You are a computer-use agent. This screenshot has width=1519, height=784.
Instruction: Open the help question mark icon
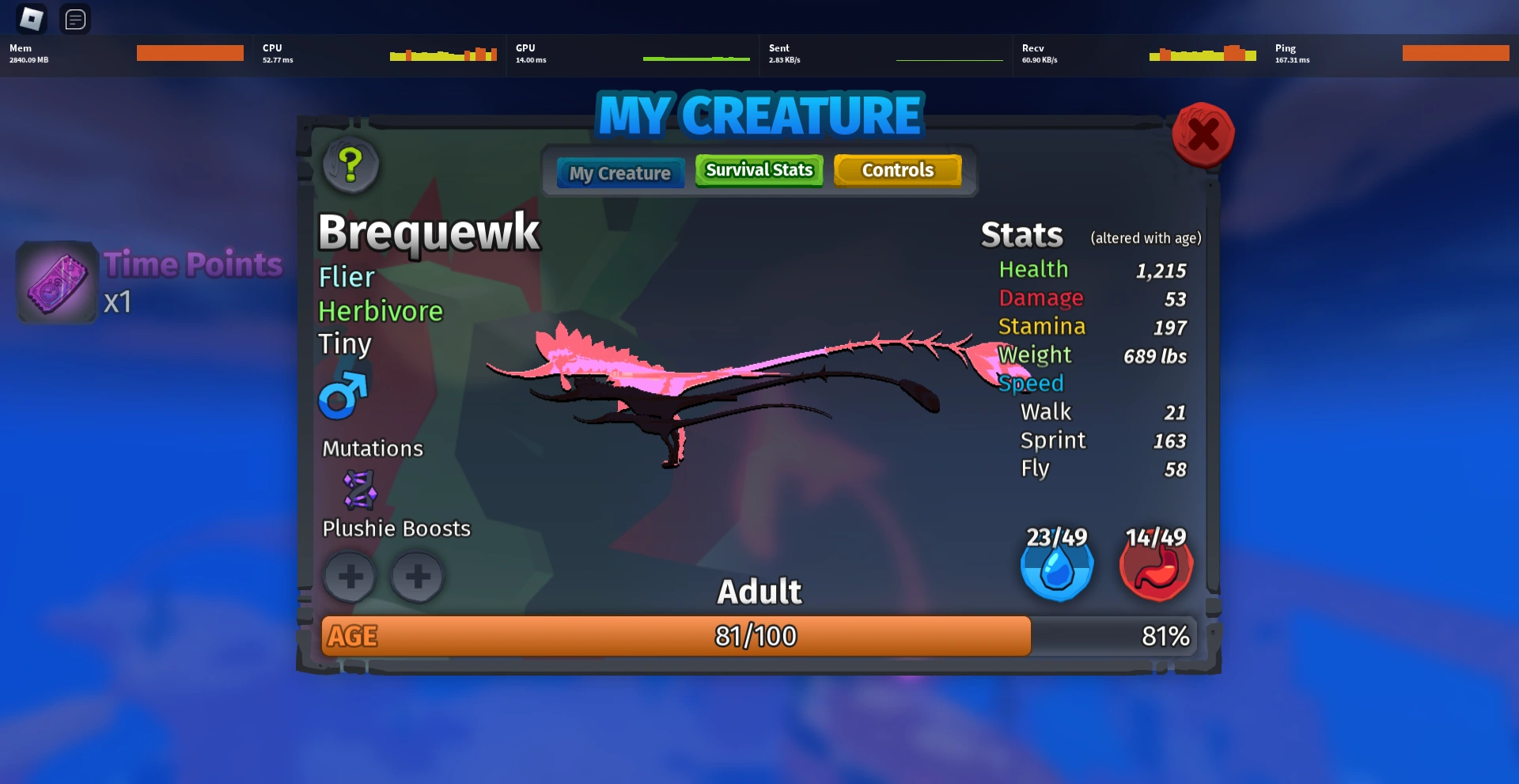(x=350, y=165)
